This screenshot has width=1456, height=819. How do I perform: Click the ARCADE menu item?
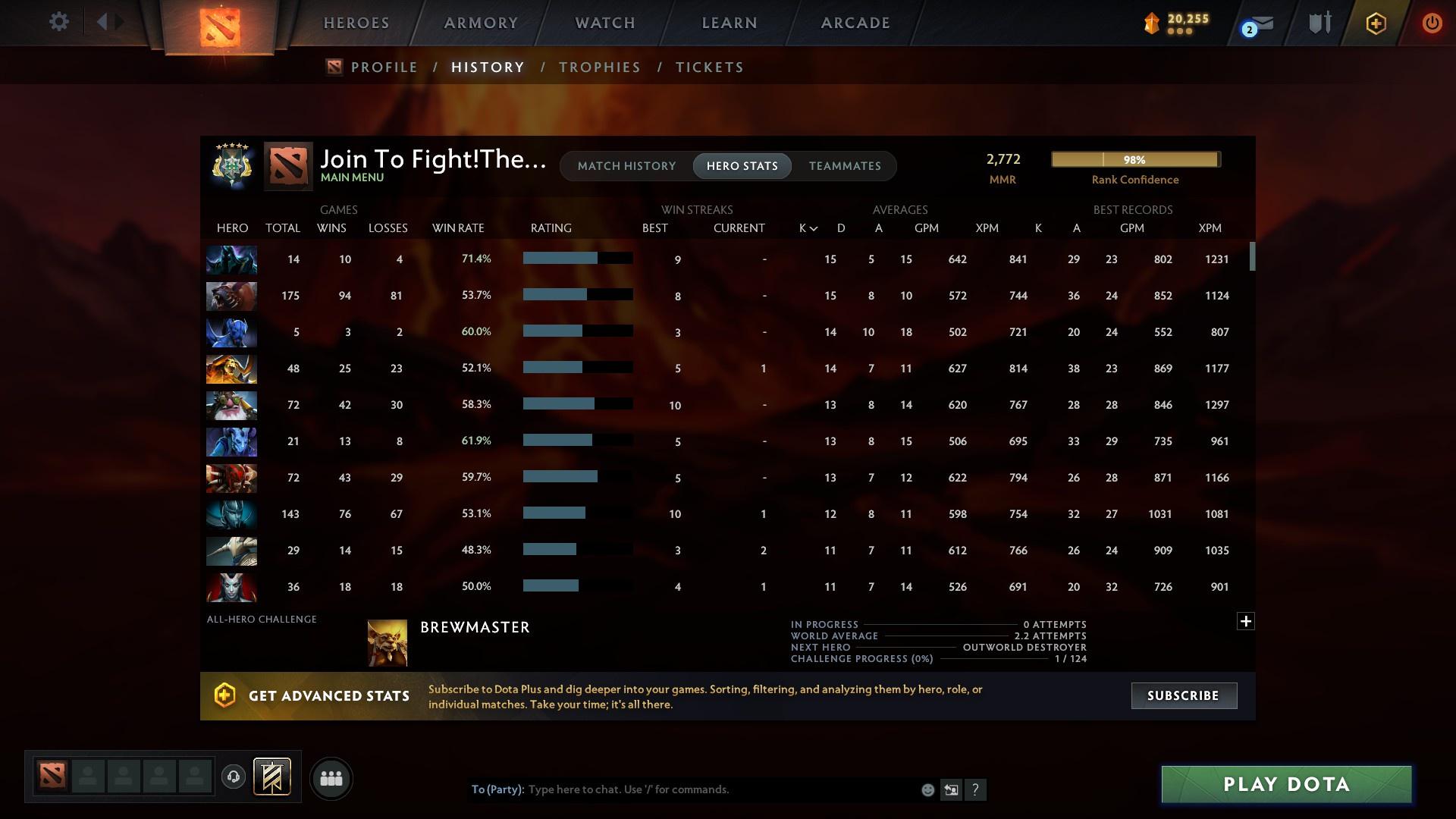pos(854,23)
